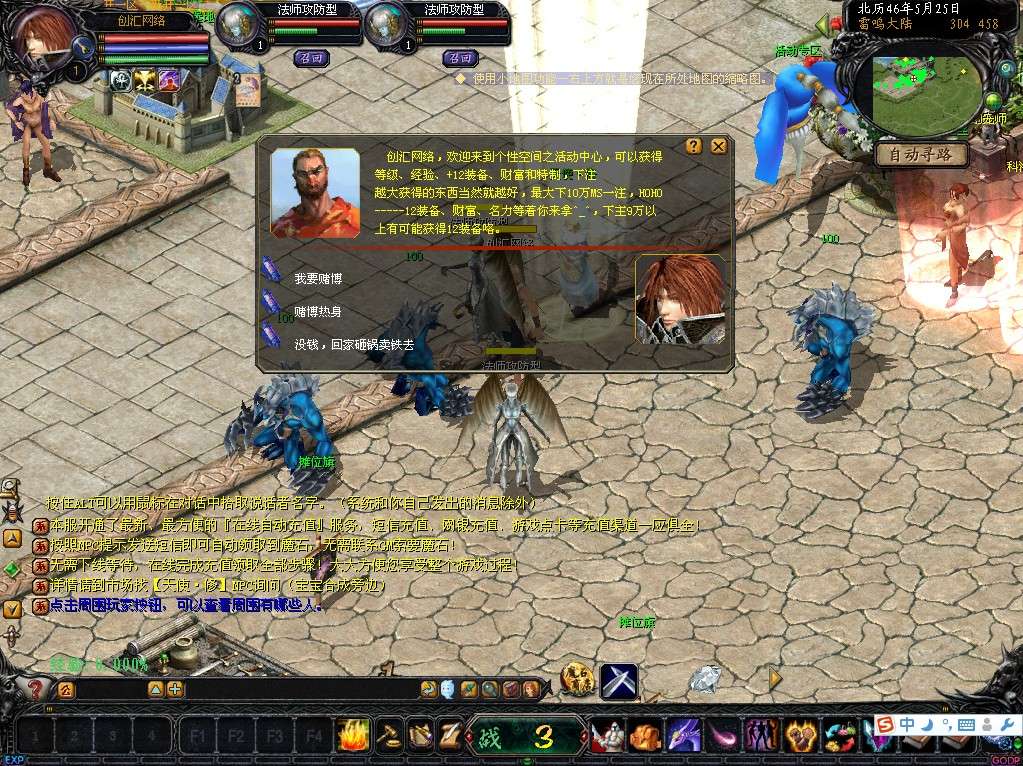The image size is (1023, 766).
Task: Open the dialogue help question mark
Action: [x=693, y=146]
